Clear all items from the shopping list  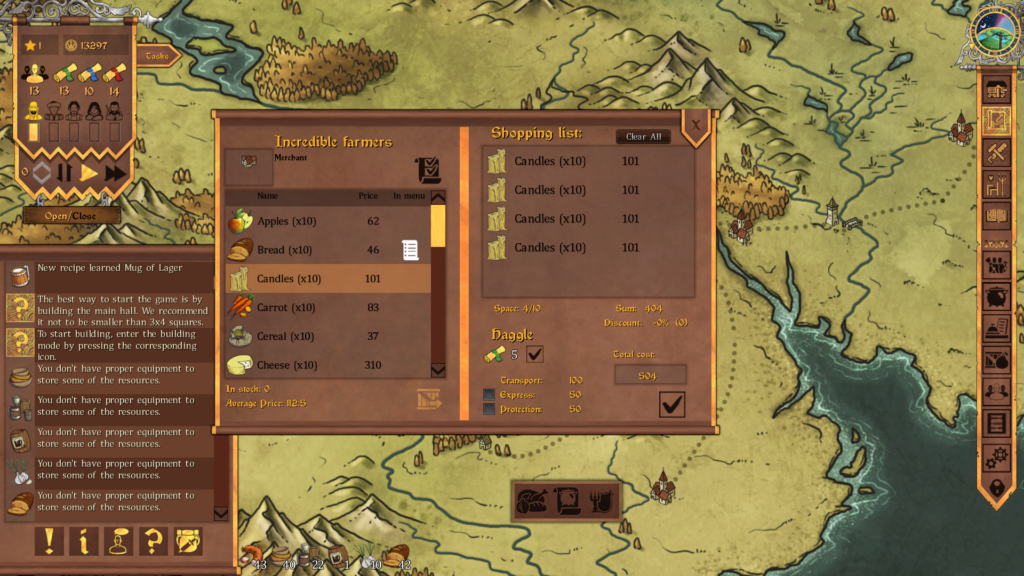click(x=643, y=137)
